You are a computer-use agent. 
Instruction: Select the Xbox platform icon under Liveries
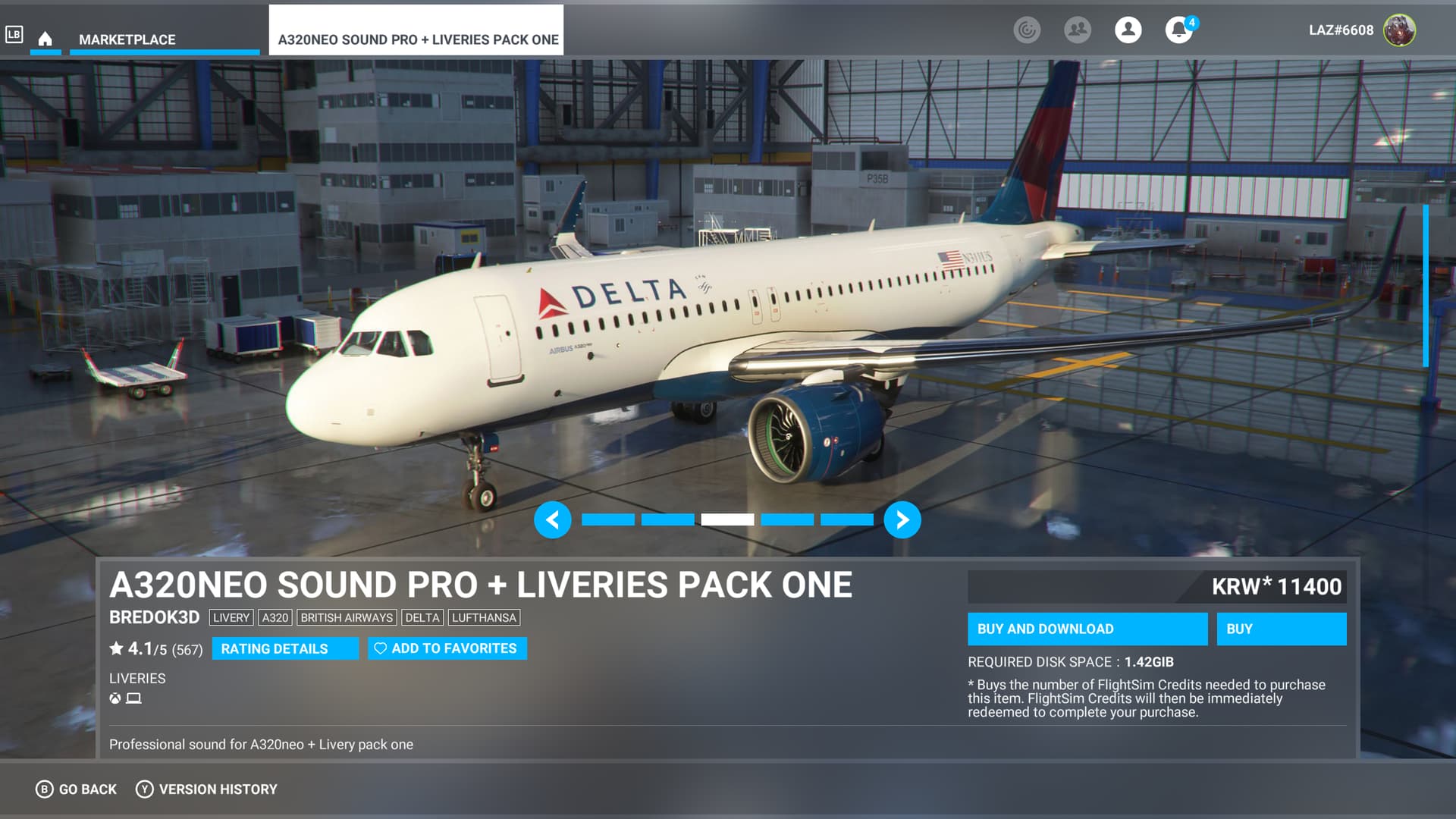pos(114,698)
